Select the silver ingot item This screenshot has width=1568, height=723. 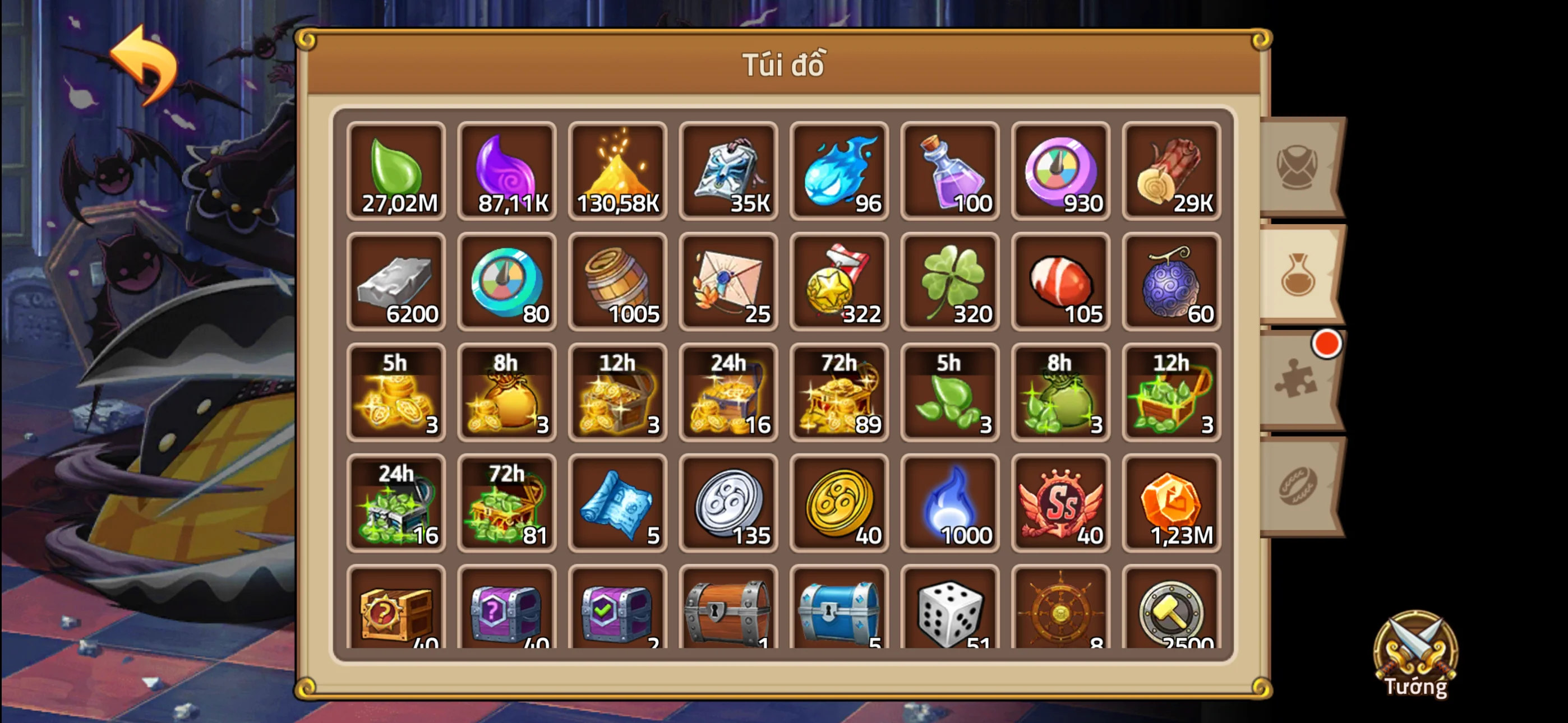[396, 283]
